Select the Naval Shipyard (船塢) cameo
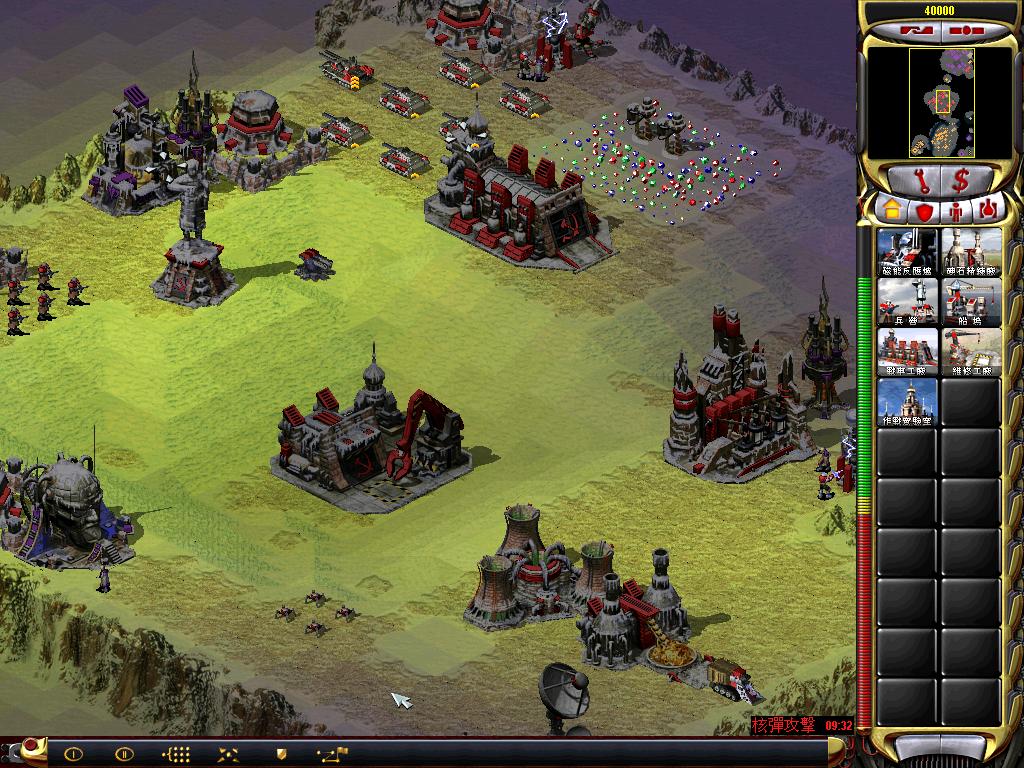 point(971,302)
